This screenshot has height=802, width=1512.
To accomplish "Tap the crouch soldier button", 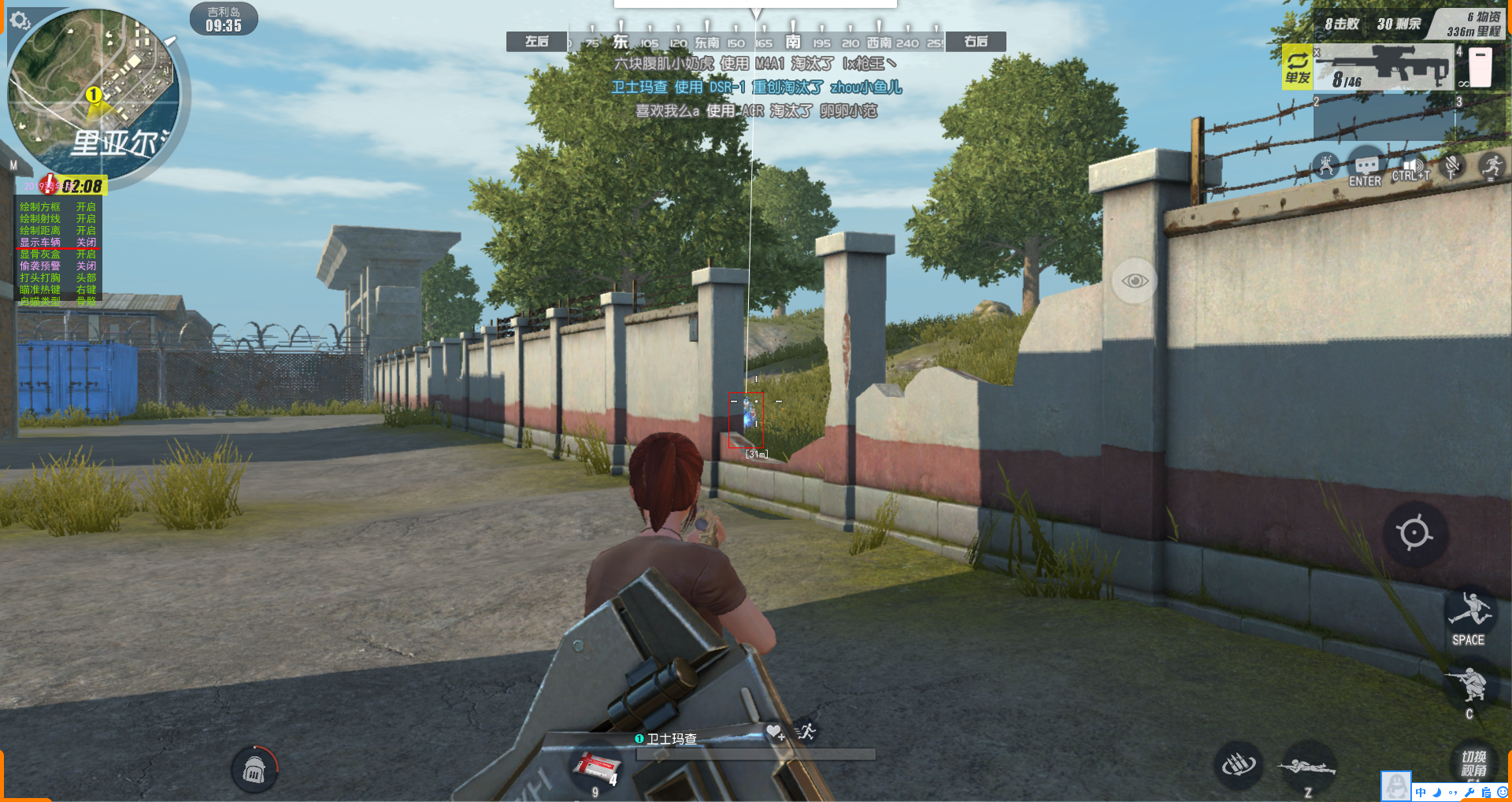I will pyautogui.click(x=1469, y=684).
